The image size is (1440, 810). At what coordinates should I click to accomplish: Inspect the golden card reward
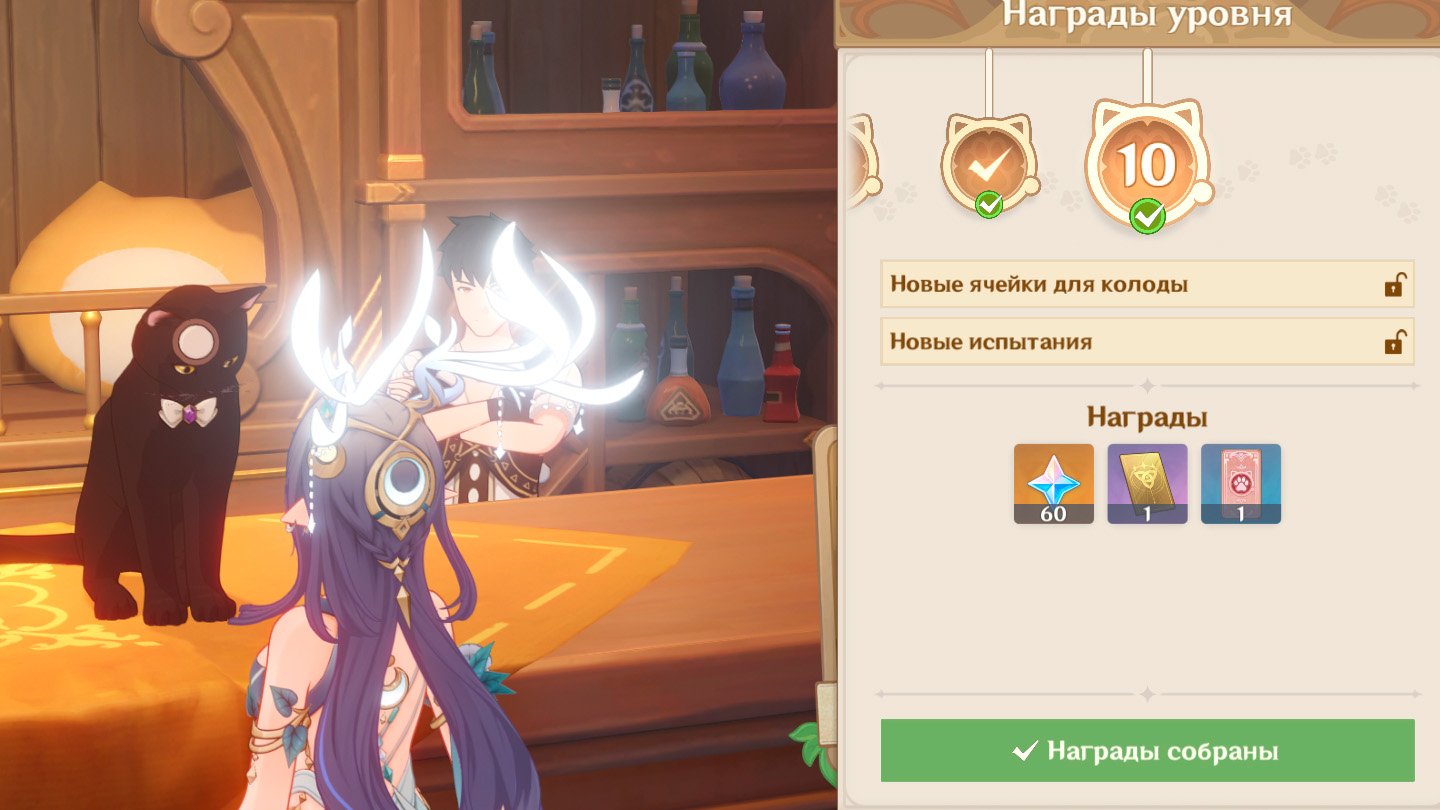coord(1147,484)
